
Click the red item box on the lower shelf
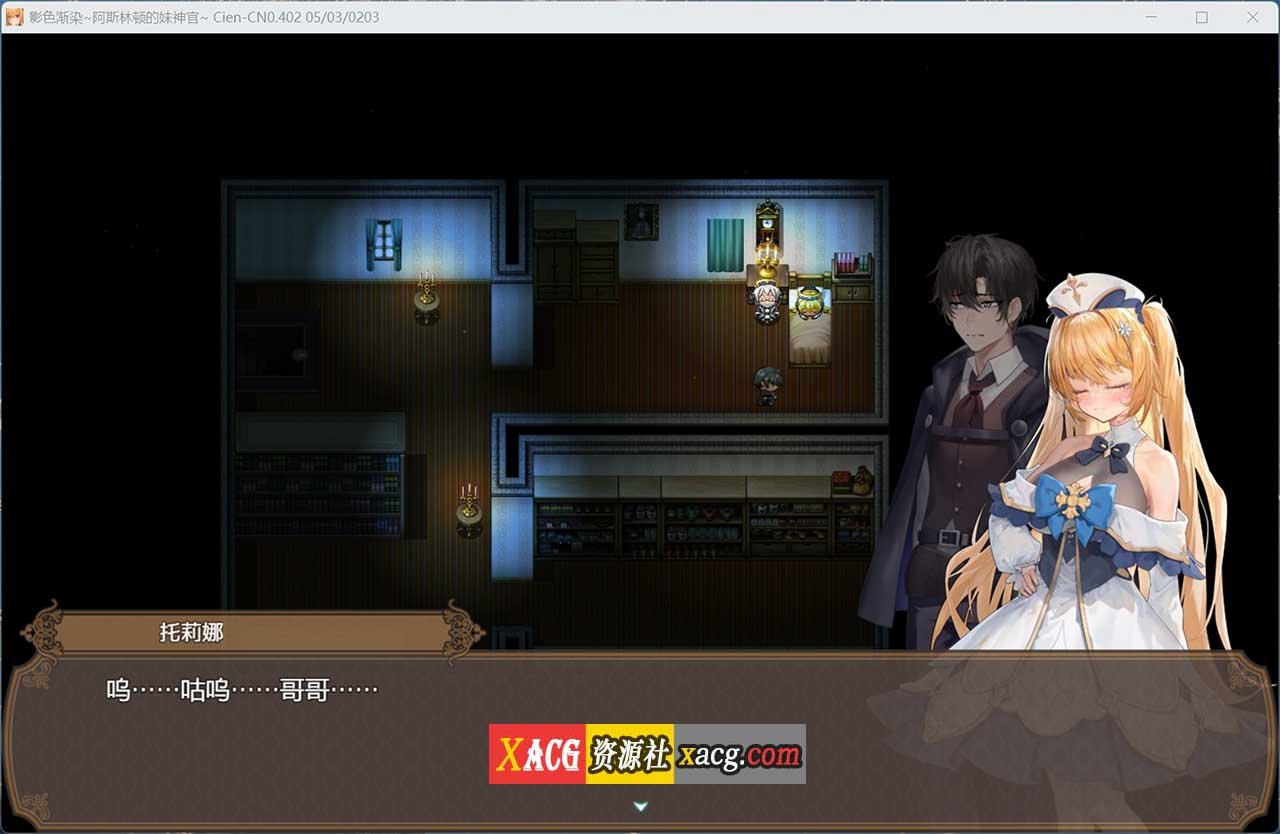tap(838, 479)
